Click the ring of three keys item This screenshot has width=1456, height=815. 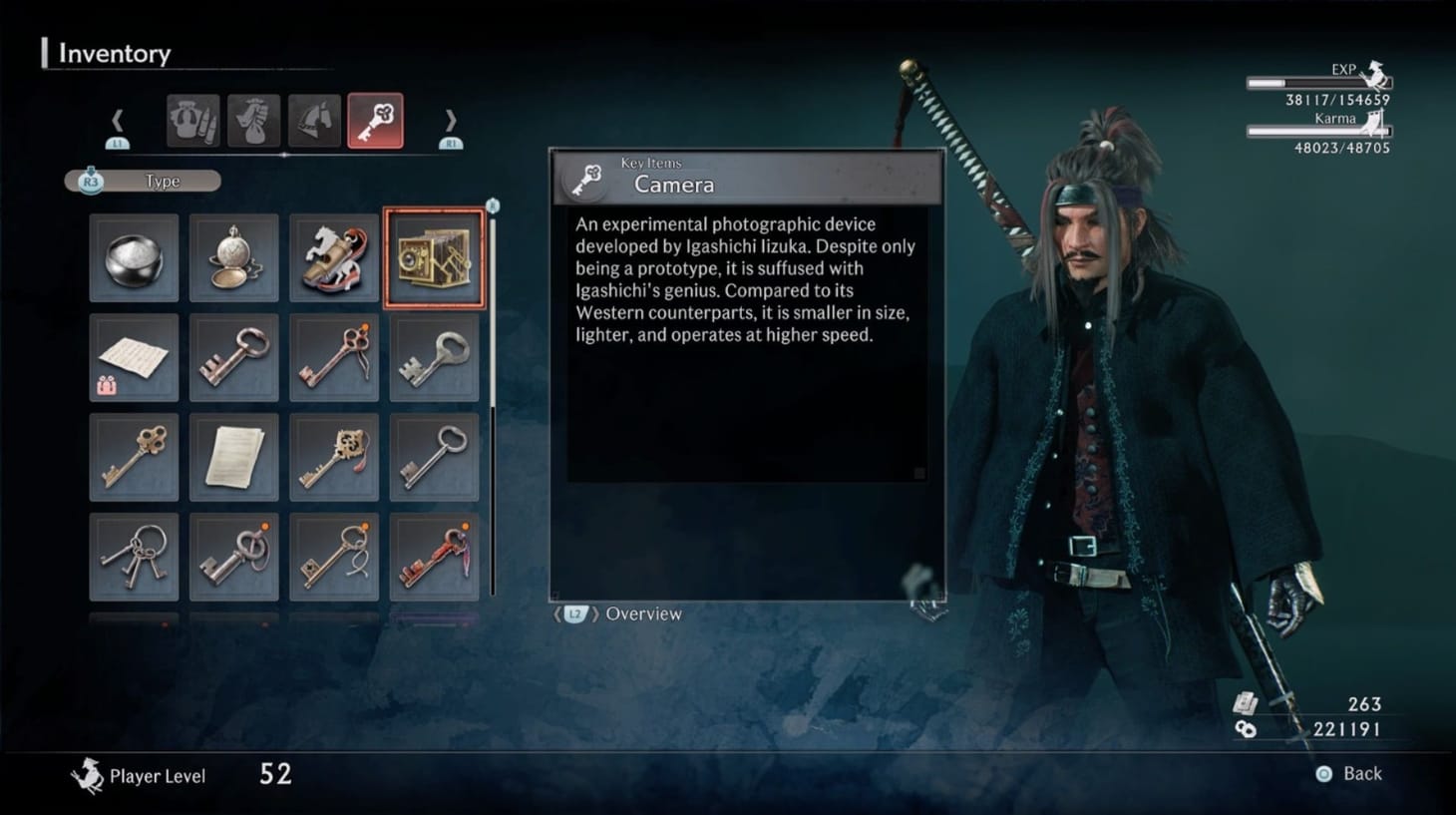pyautogui.click(x=134, y=556)
